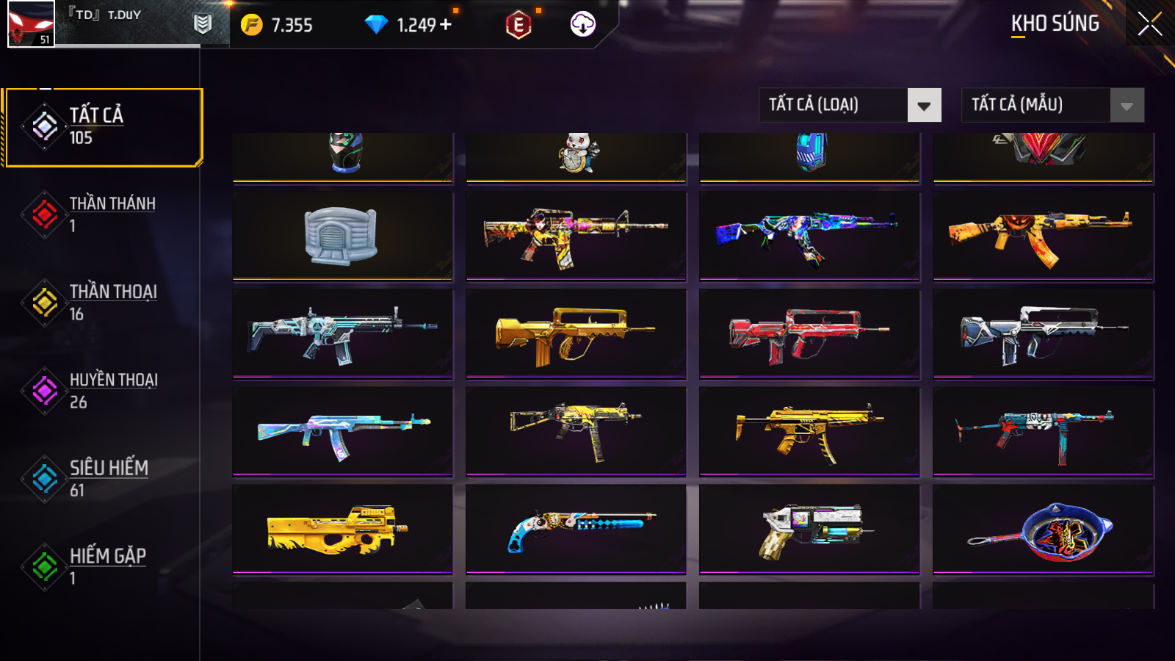Screen dimensions: 1175x661
Task: Select the golden FAMAS skin
Action: tap(576, 333)
